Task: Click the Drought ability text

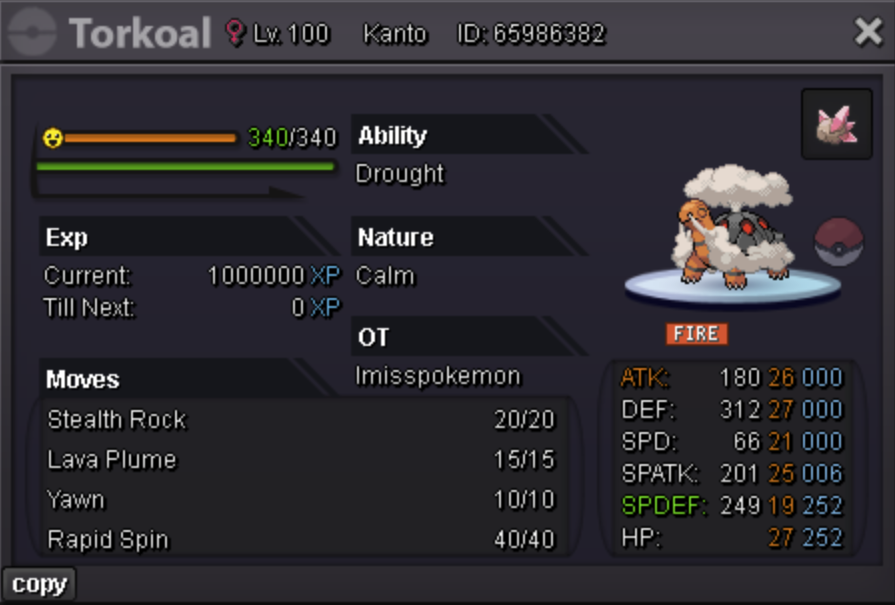Action: 400,174
